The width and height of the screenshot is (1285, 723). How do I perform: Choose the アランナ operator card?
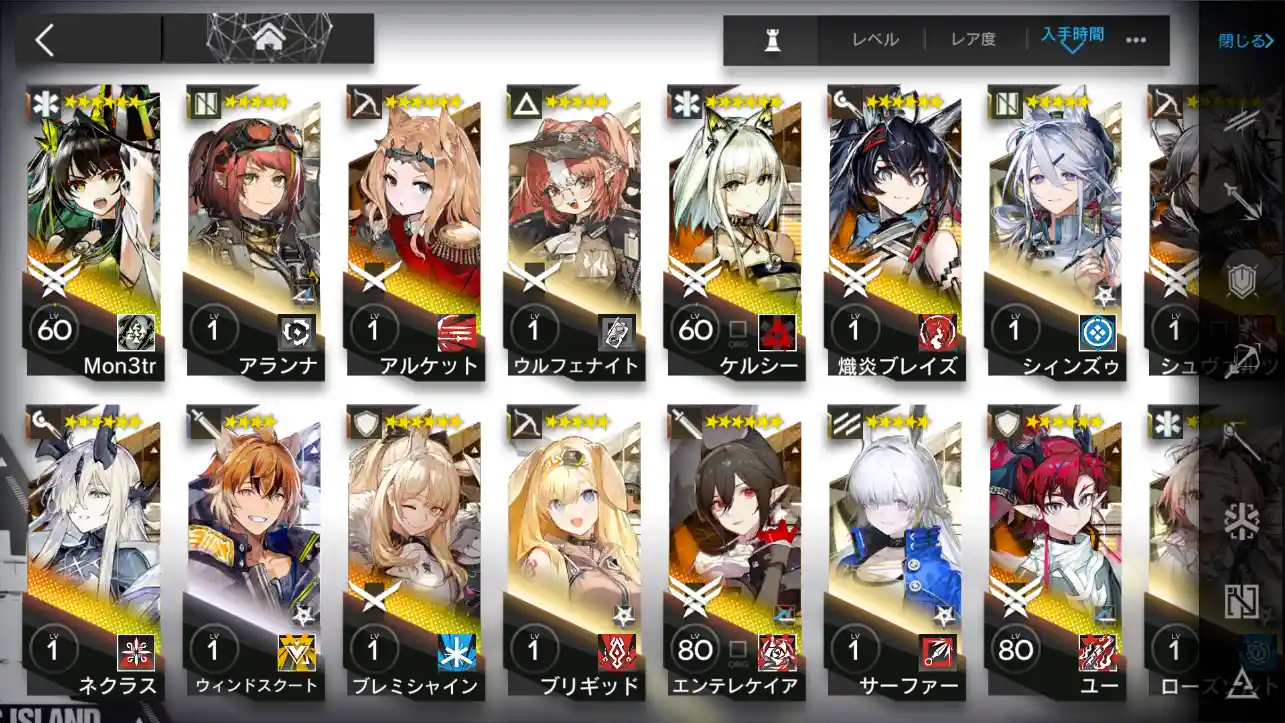[255, 230]
